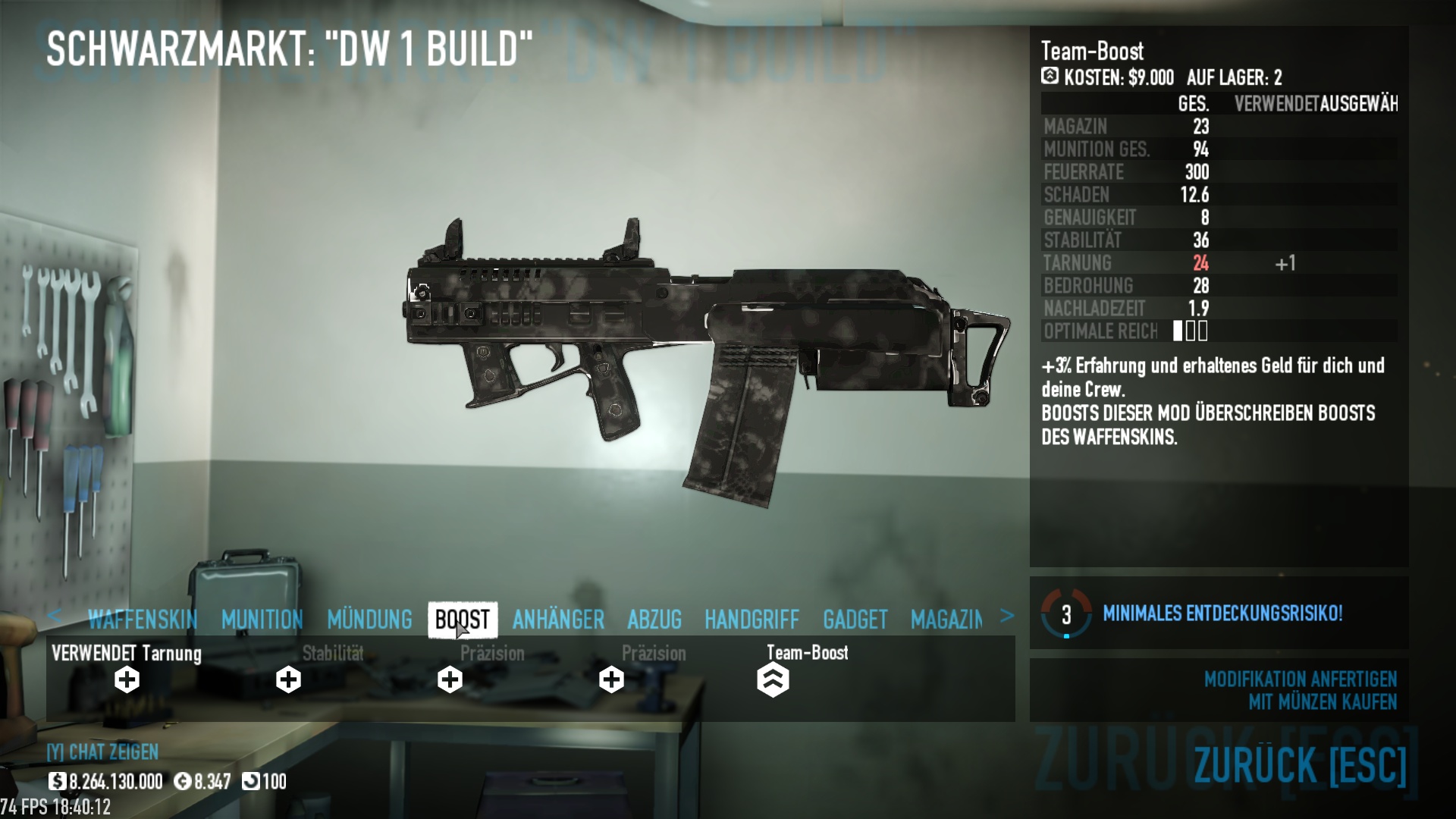Screen dimensions: 1456x819
Task: Select the Mündung tab
Action: tap(369, 620)
